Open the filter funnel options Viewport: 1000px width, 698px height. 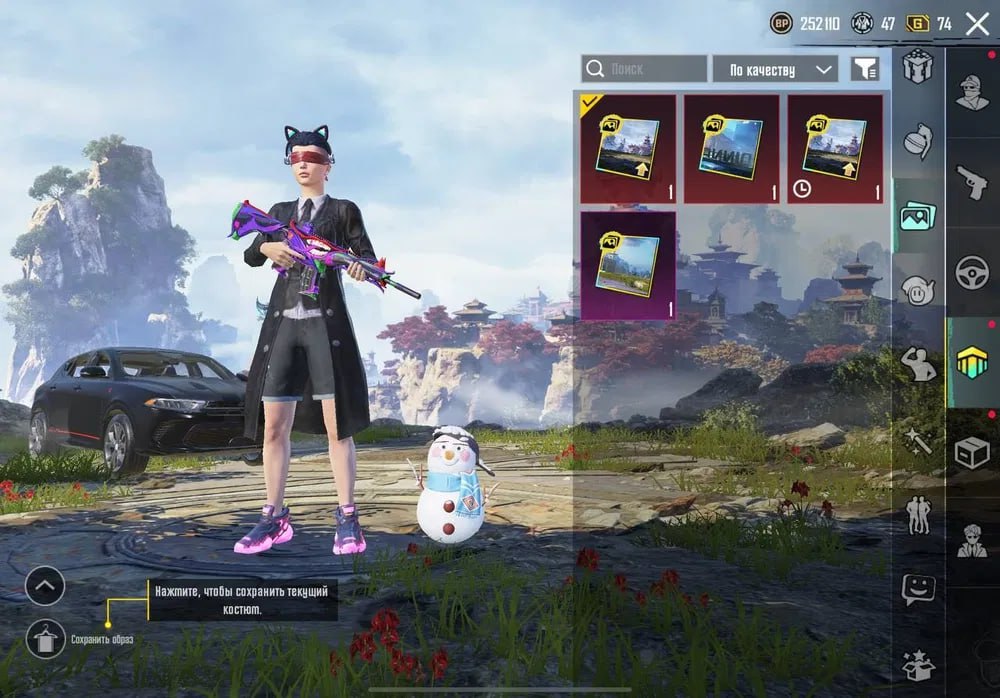[865, 69]
